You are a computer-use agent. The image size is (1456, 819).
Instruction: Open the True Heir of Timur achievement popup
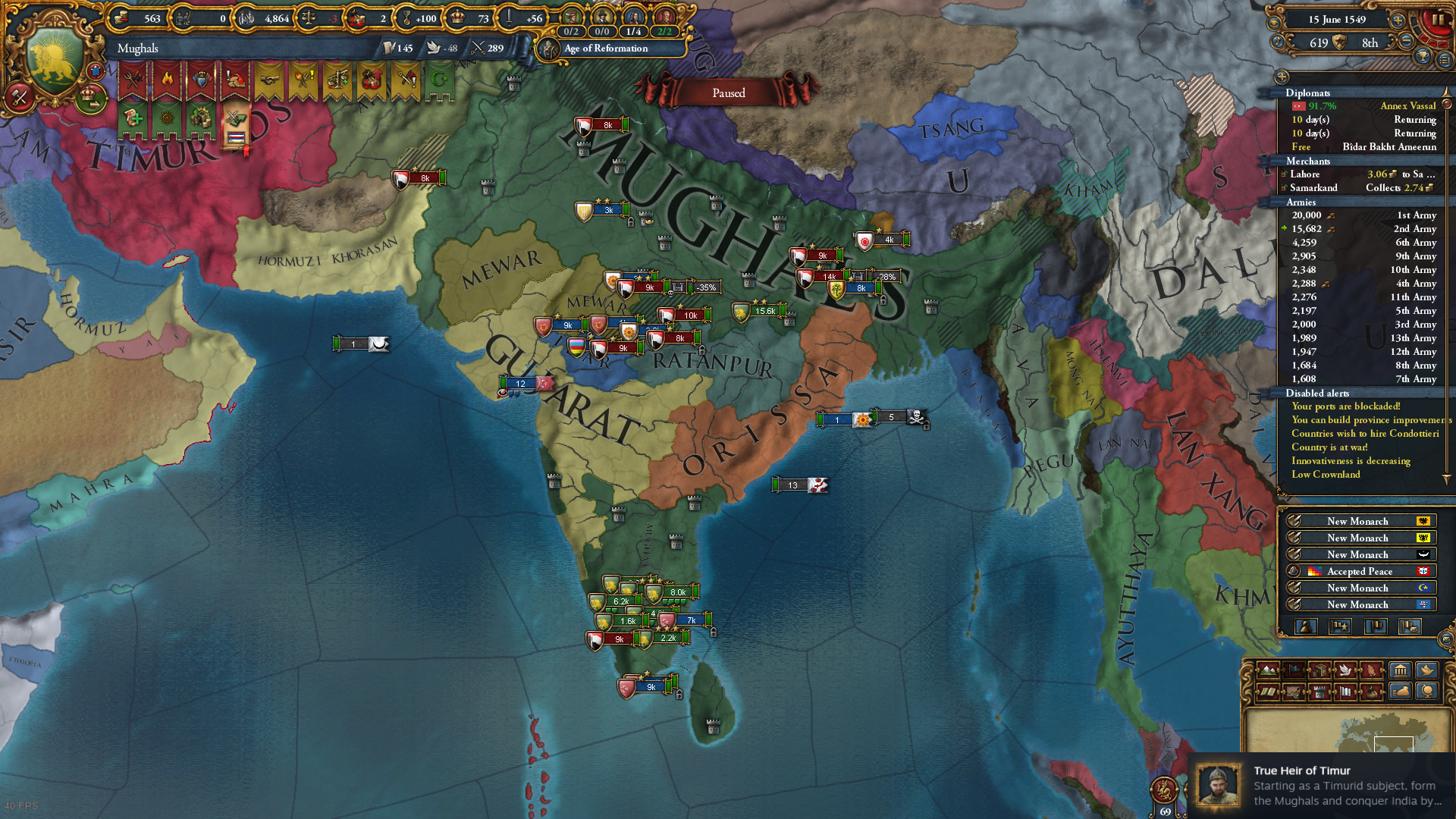tap(1321, 786)
